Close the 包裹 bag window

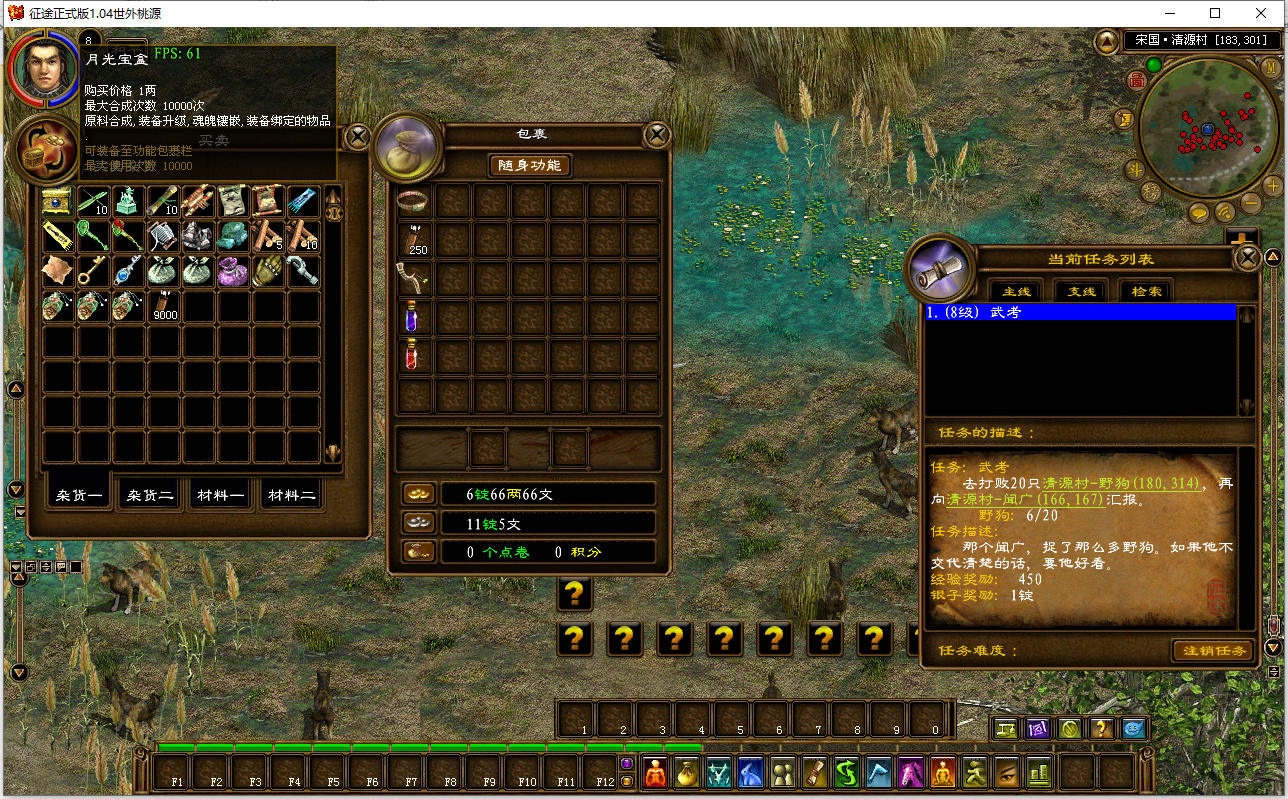click(656, 134)
